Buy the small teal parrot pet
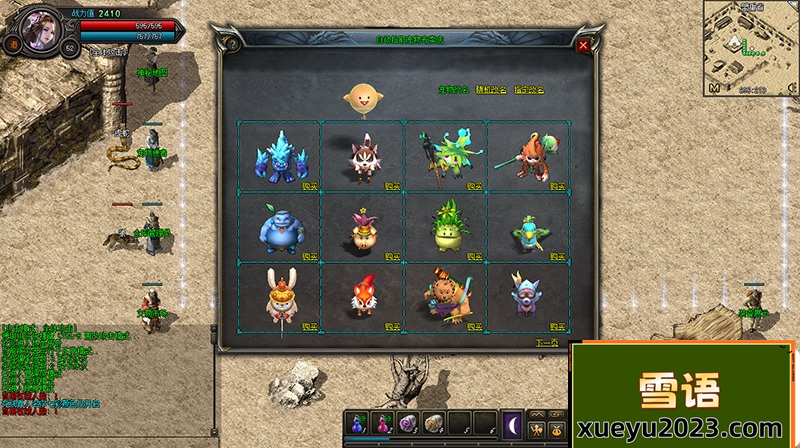The width and height of the screenshot is (800, 448). click(556, 256)
